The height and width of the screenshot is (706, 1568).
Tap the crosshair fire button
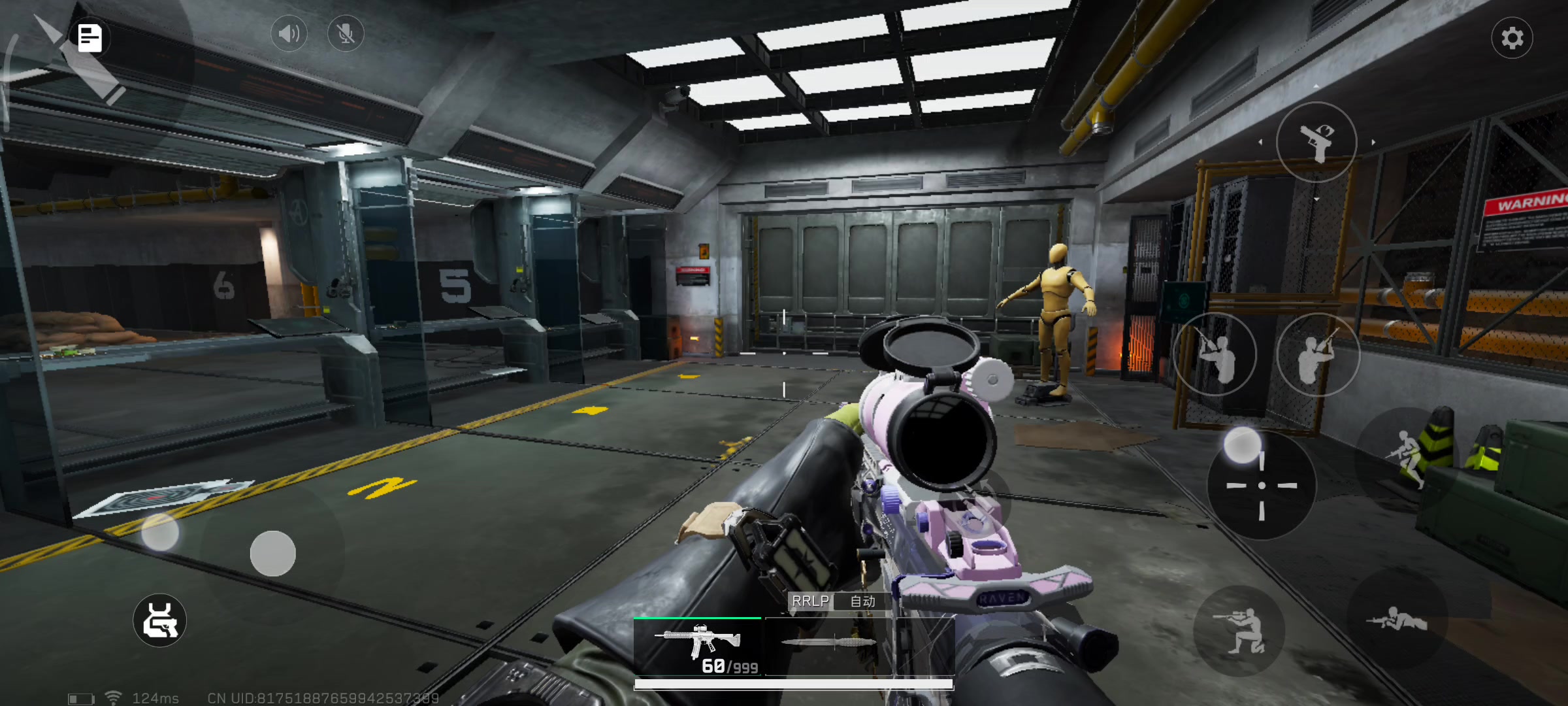pyautogui.click(x=1262, y=486)
